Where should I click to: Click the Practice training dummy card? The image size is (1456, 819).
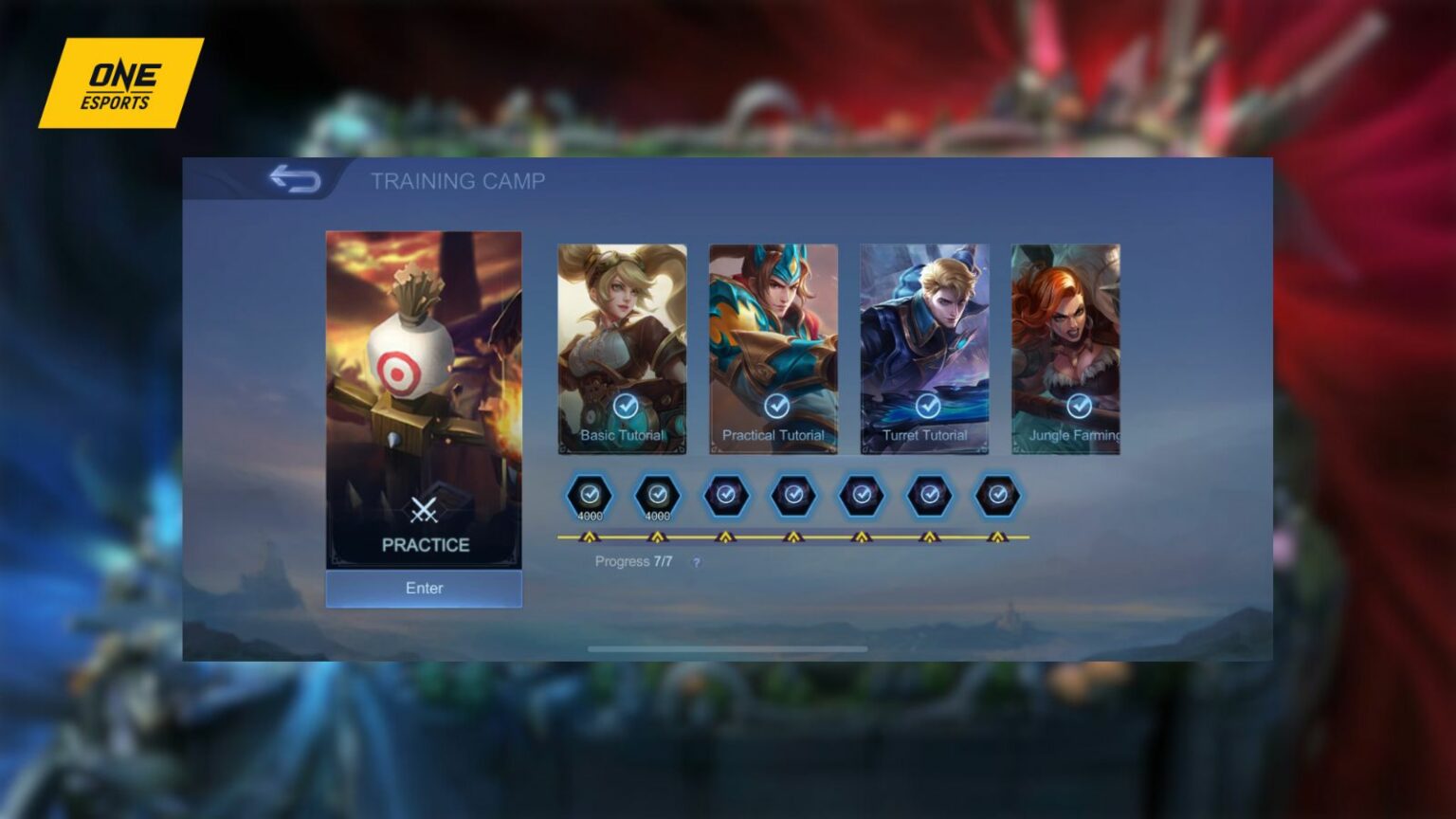click(x=425, y=379)
